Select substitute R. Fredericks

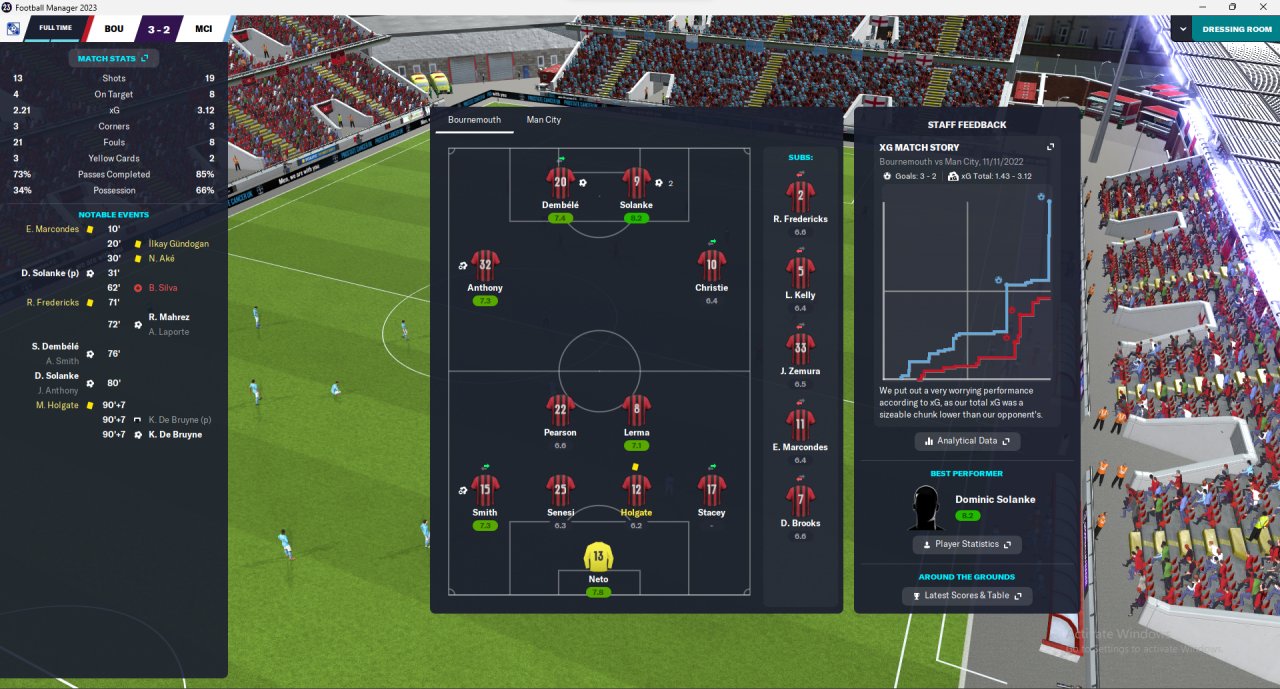coord(800,195)
